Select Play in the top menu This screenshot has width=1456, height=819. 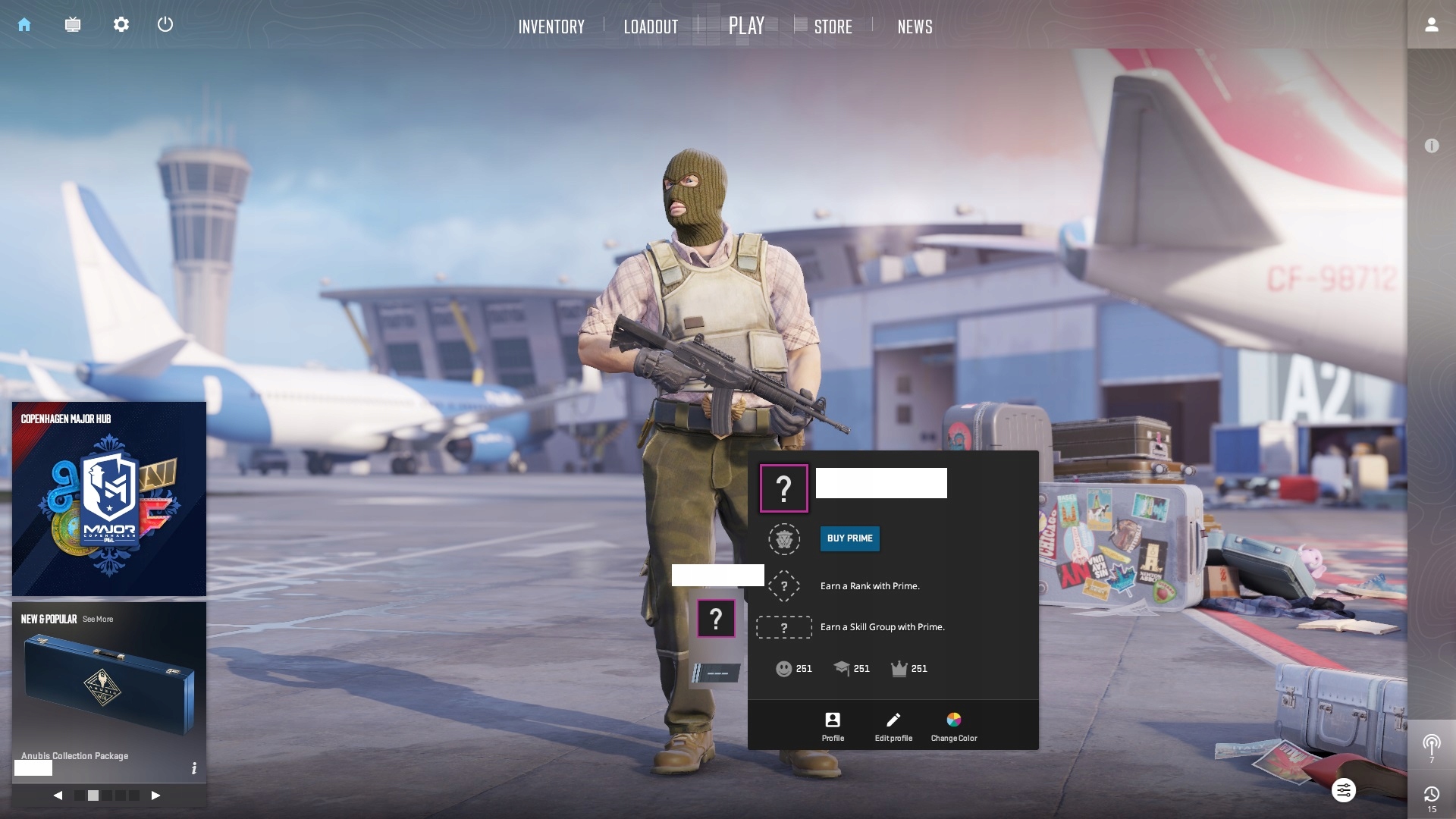point(746,26)
